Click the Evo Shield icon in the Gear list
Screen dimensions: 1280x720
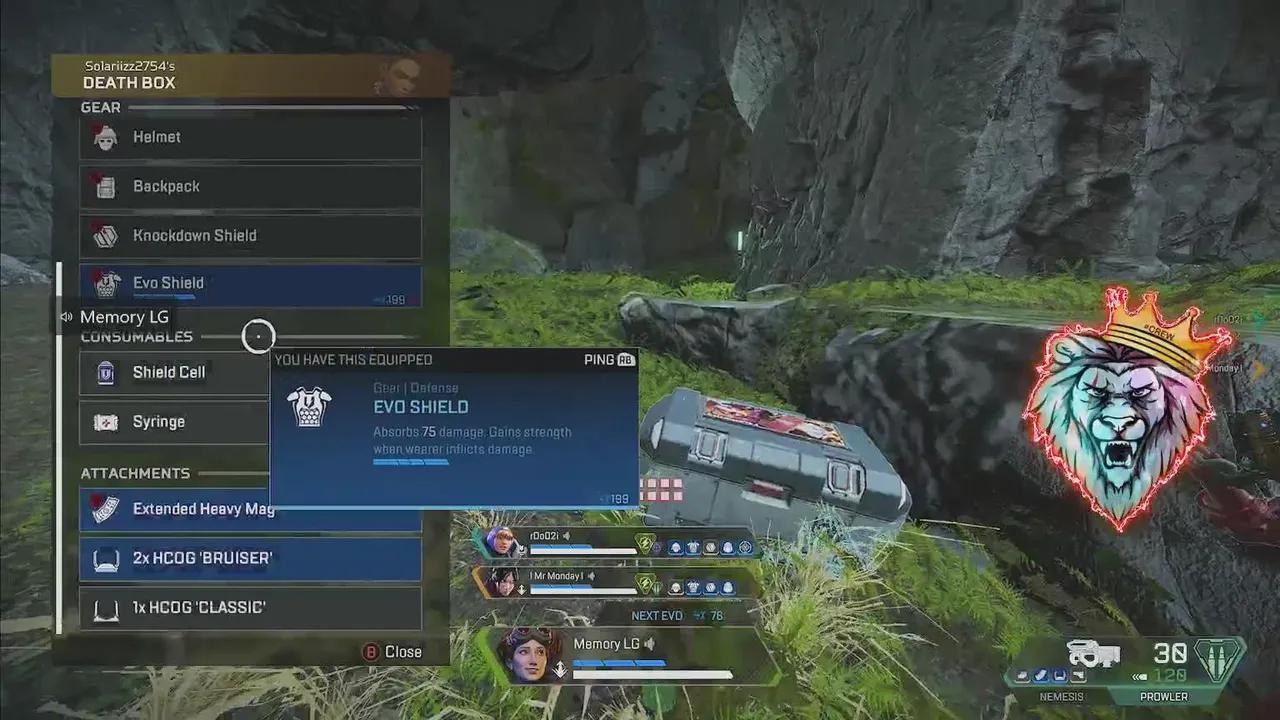(107, 286)
